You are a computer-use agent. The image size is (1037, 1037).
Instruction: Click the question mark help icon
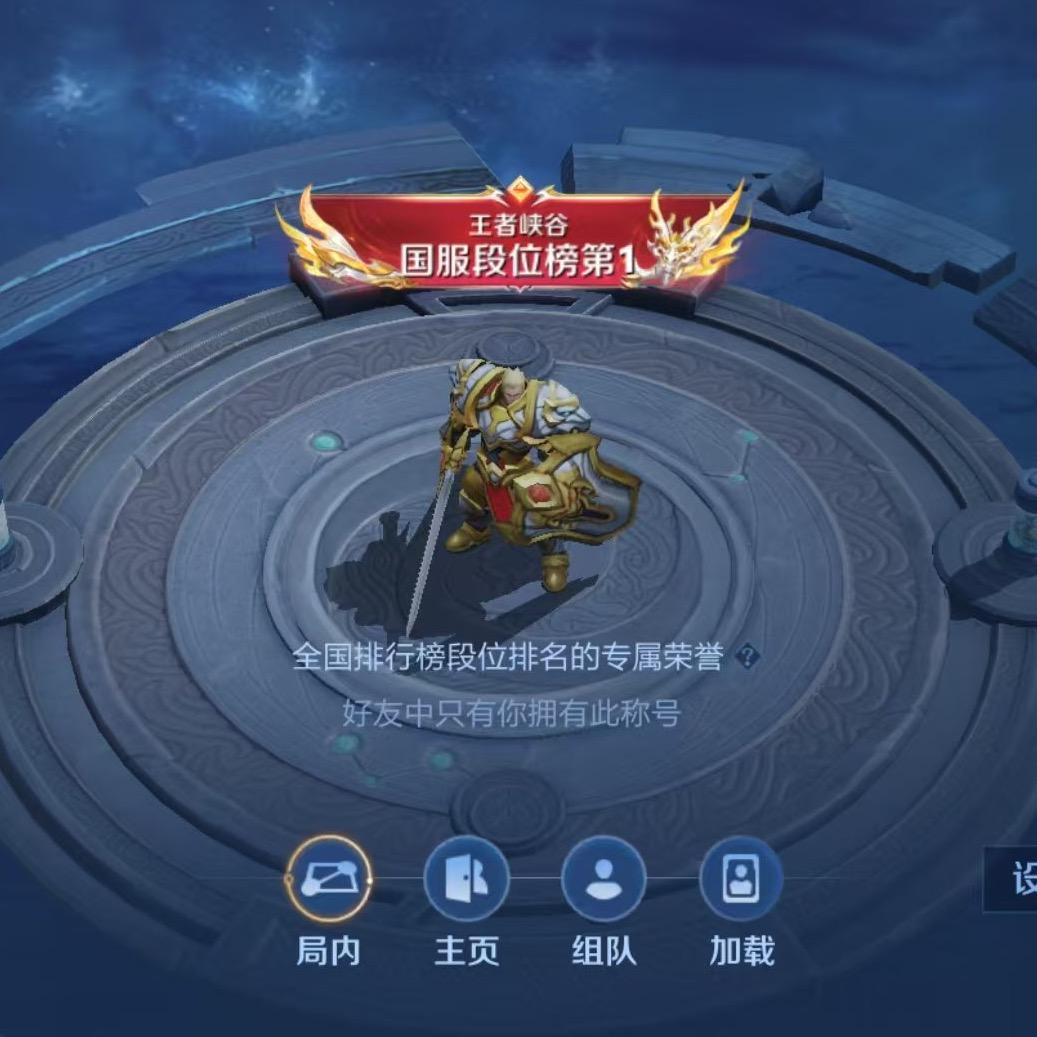tap(748, 657)
